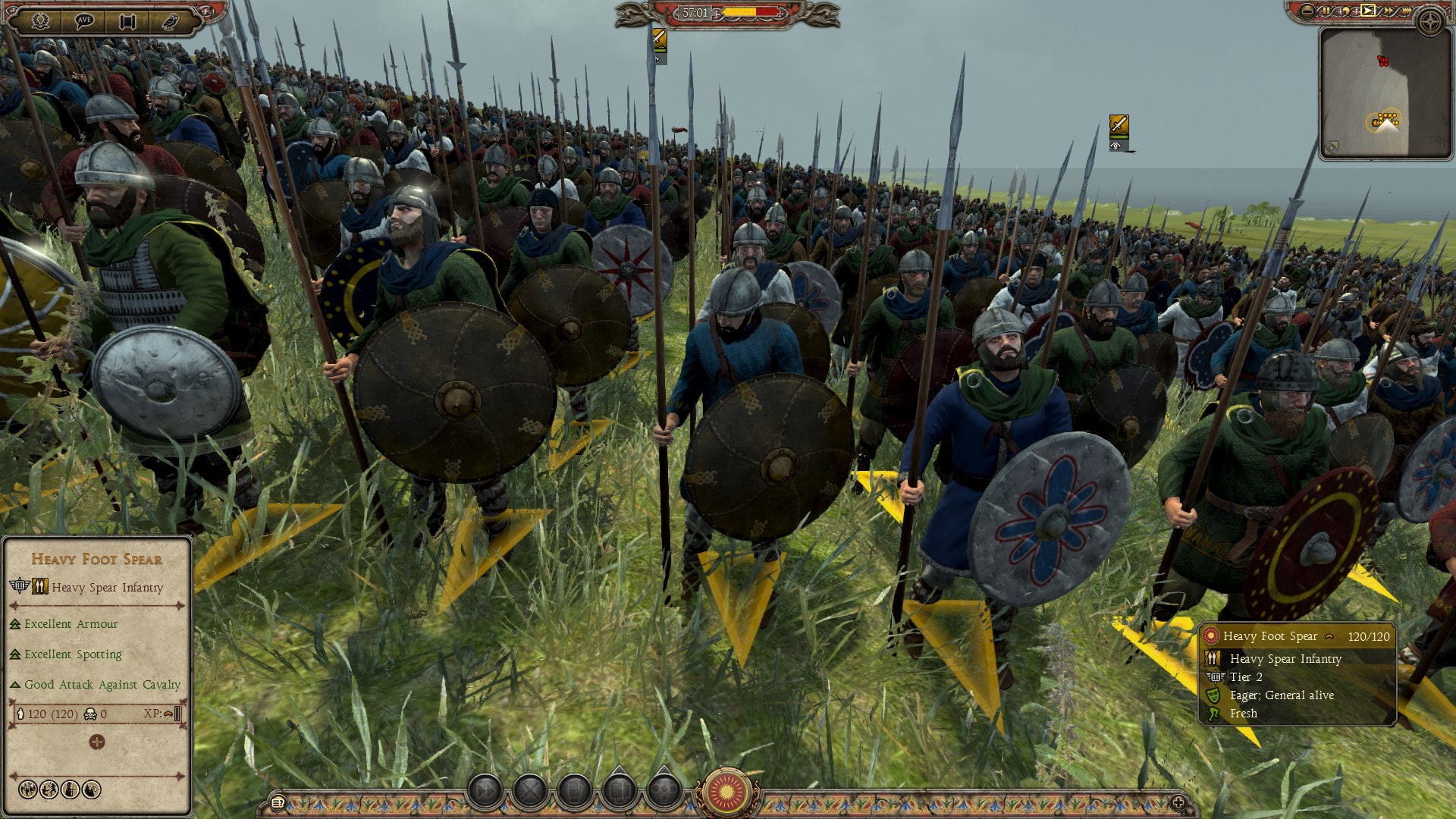This screenshot has width=1456, height=819.
Task: Open the laurel wreath menu button
Action: click(40, 20)
